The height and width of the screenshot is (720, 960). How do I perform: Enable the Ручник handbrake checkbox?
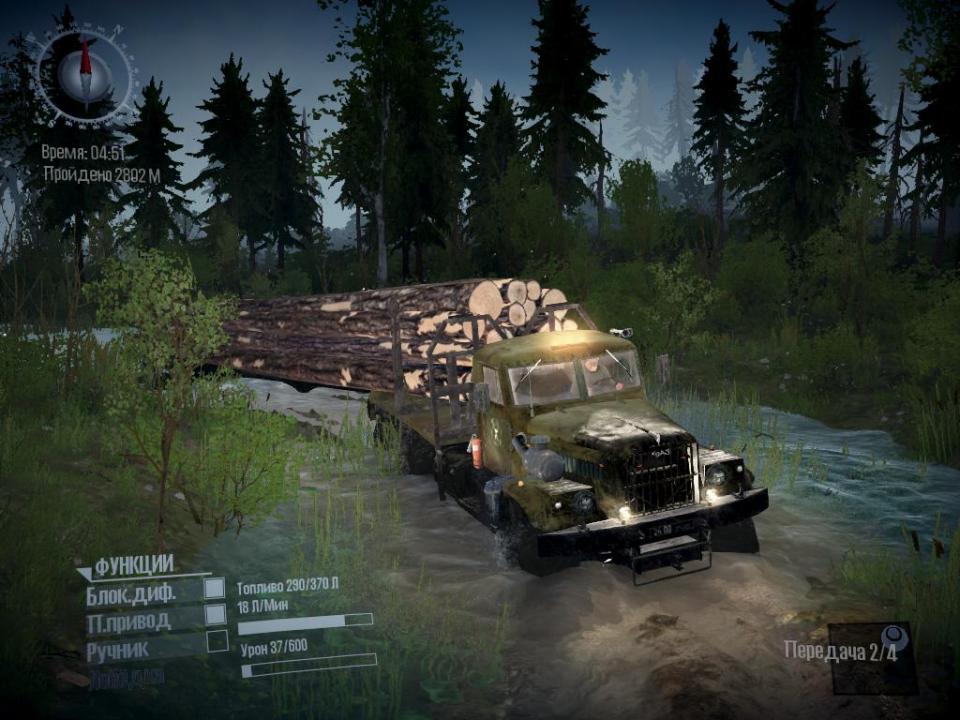pos(216,642)
